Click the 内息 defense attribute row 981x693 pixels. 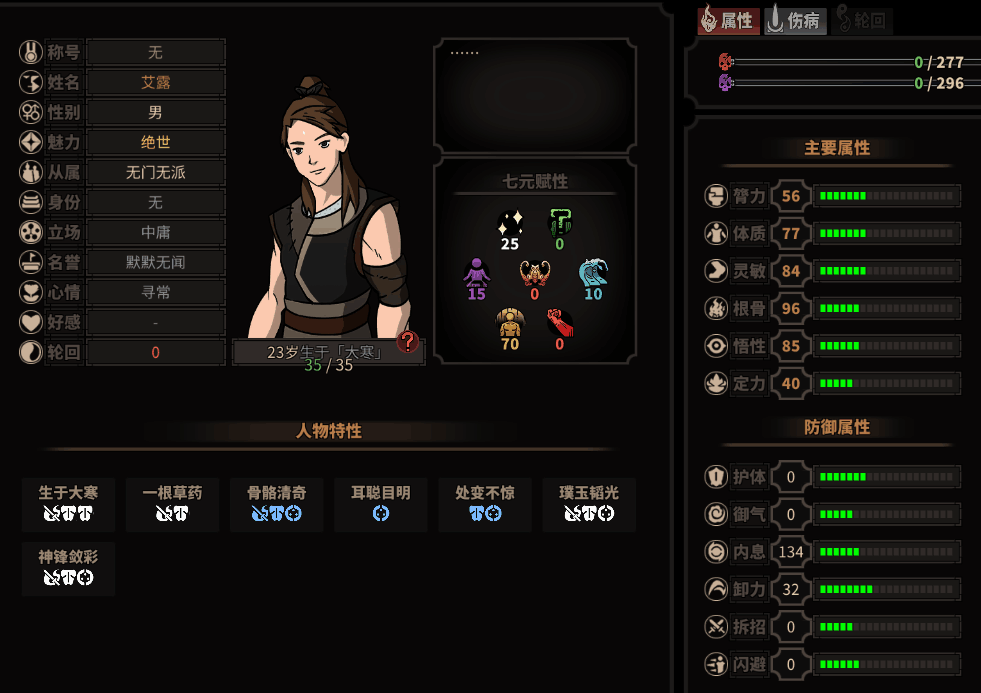pos(832,552)
